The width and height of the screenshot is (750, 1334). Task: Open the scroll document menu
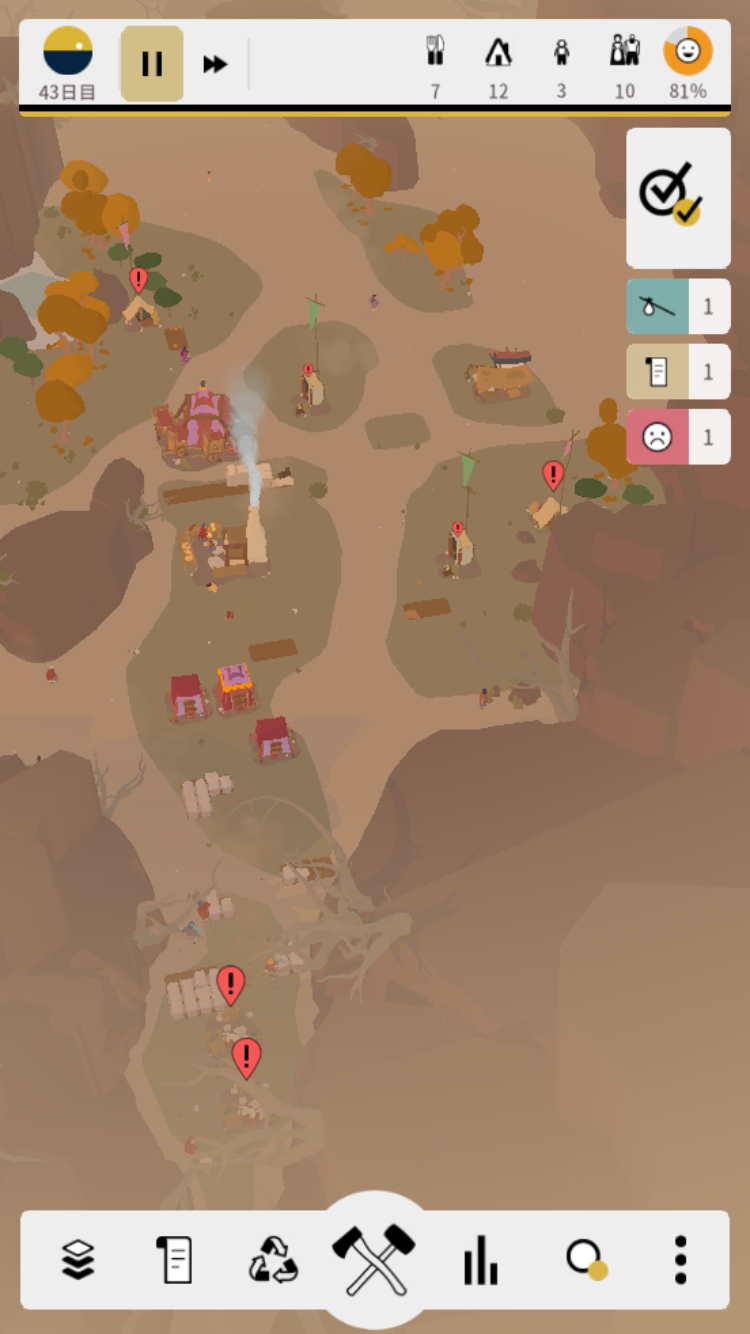tap(174, 1259)
